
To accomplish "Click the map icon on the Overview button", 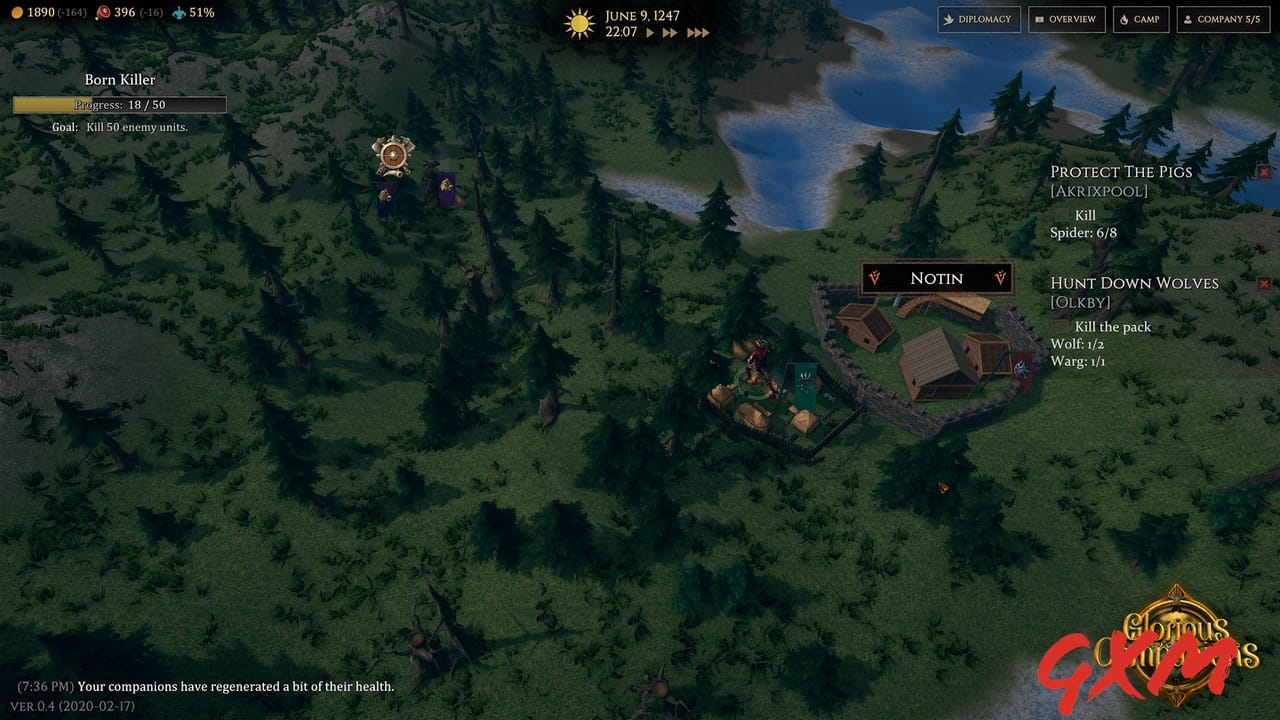I will pyautogui.click(x=1038, y=19).
